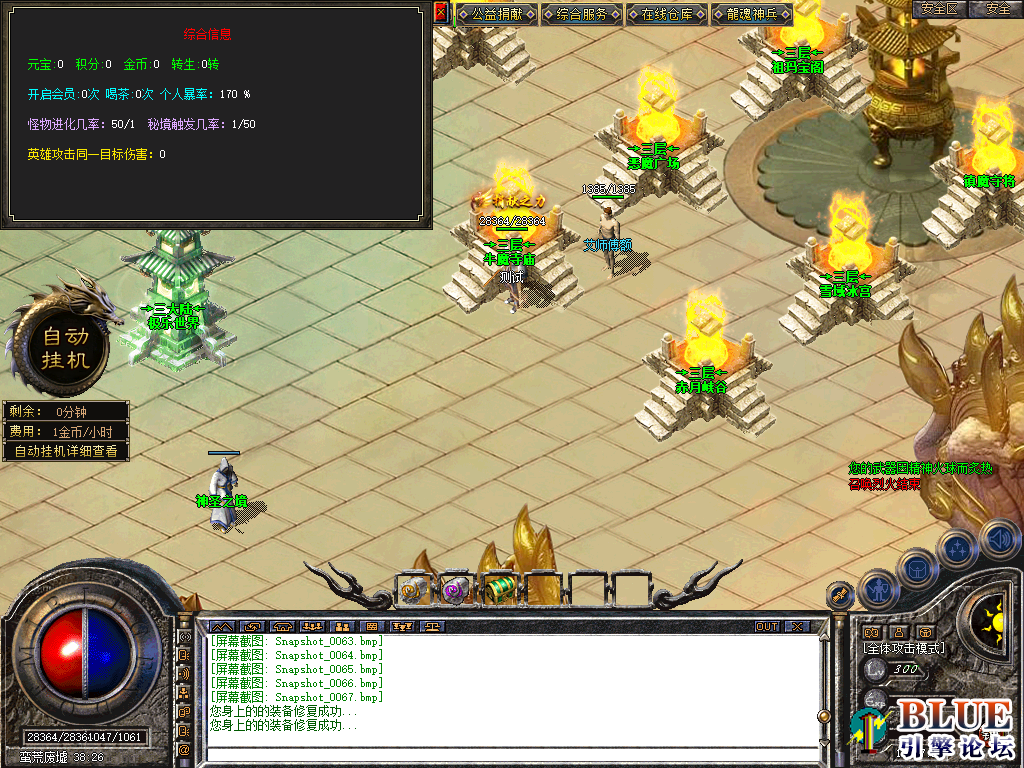Click the OUT button on chat bar

766,627
